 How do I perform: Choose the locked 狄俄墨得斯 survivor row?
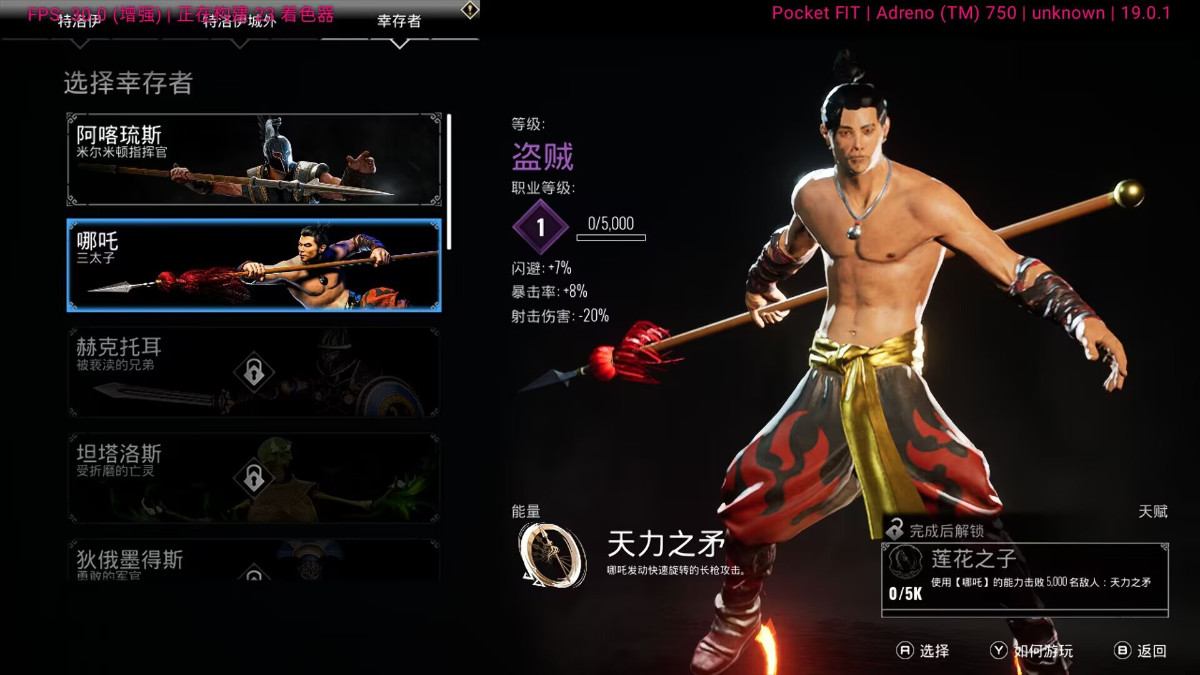253,560
